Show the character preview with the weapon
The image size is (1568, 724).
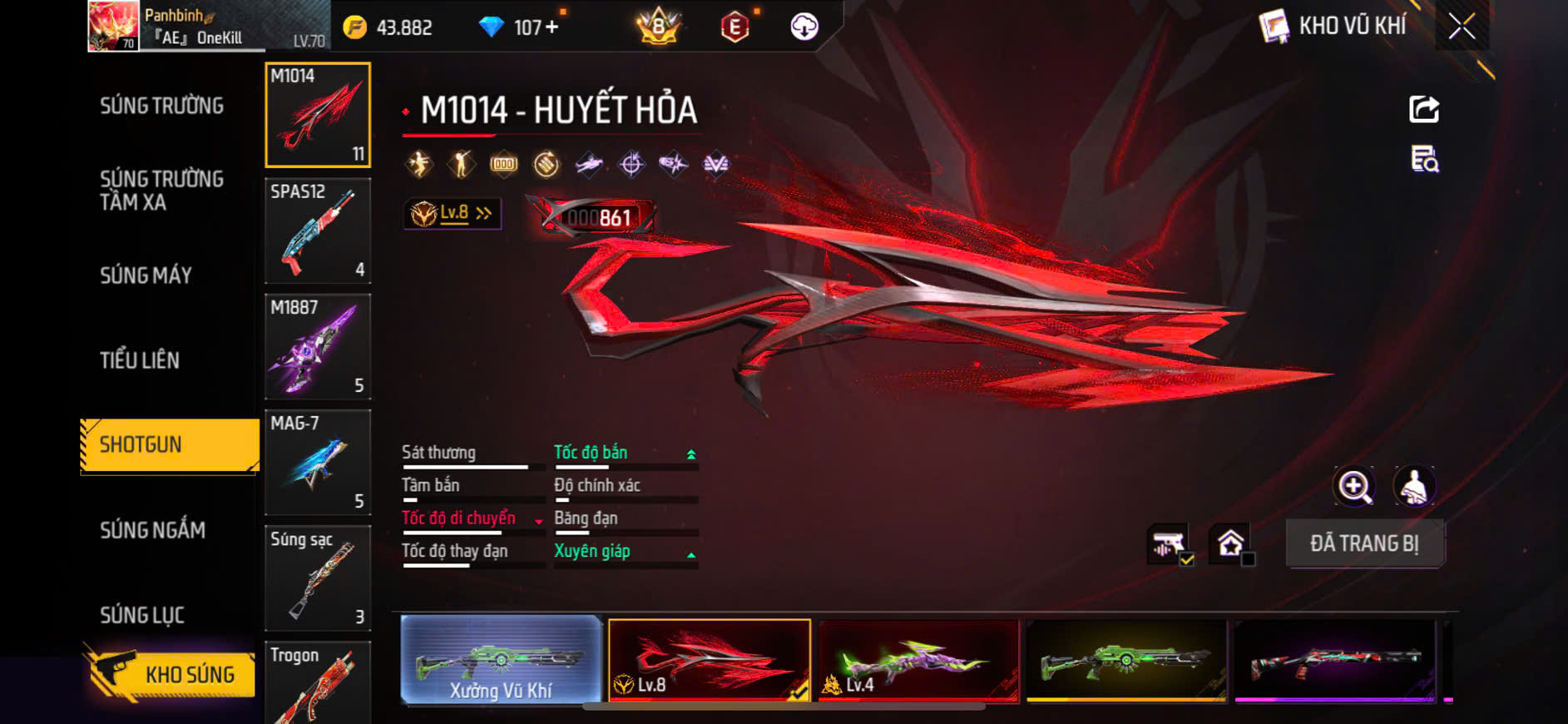[1414, 487]
